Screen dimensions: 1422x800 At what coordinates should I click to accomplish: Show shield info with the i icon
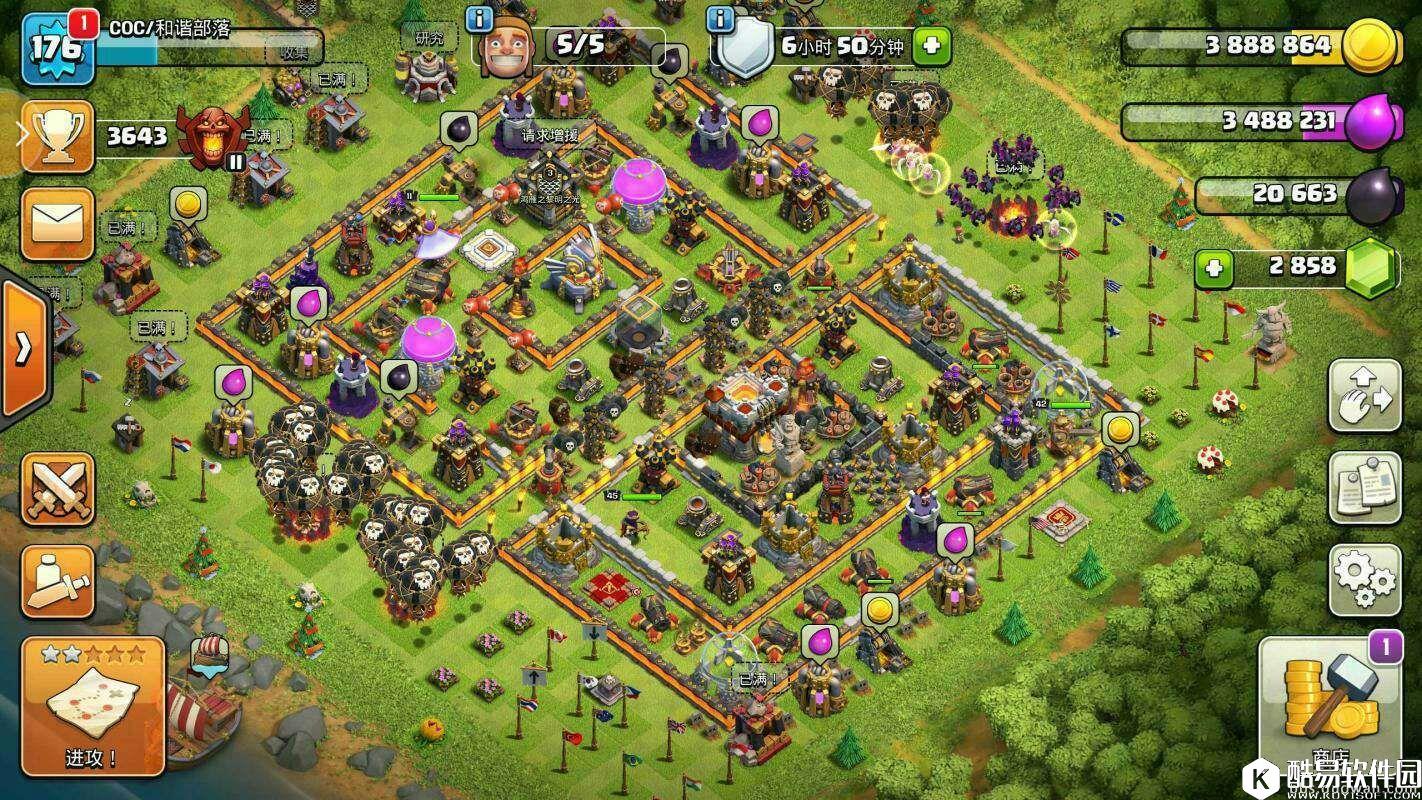click(x=718, y=19)
